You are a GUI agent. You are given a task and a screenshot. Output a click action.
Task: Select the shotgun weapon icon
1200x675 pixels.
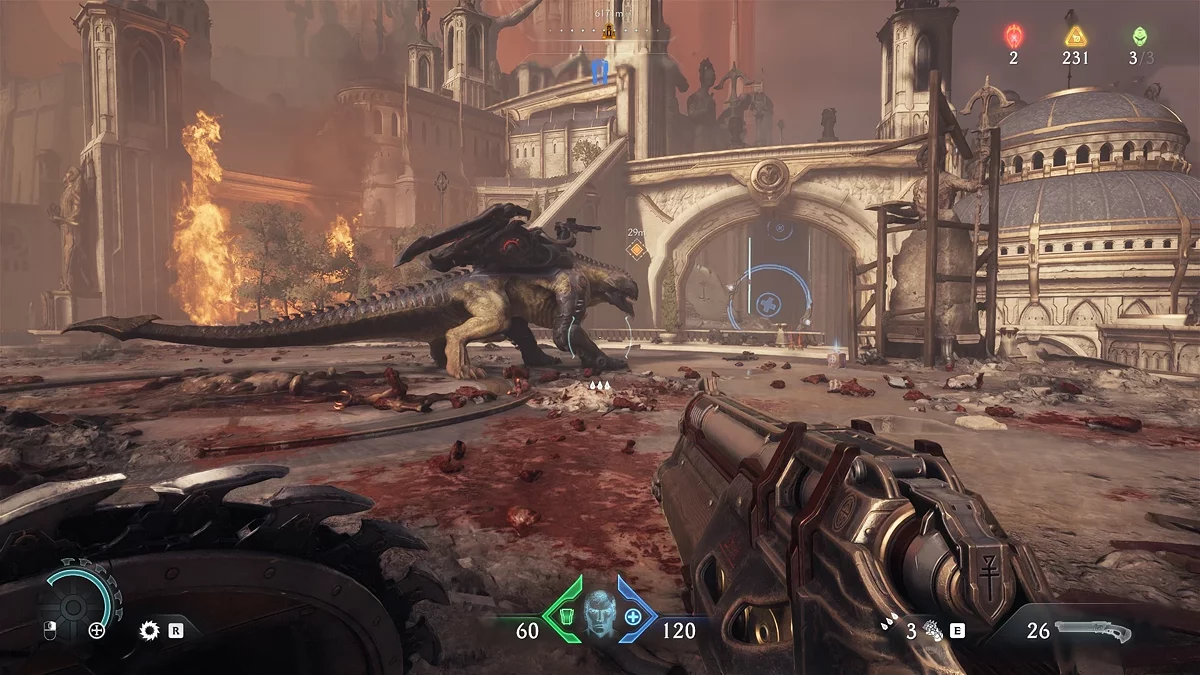1092,631
